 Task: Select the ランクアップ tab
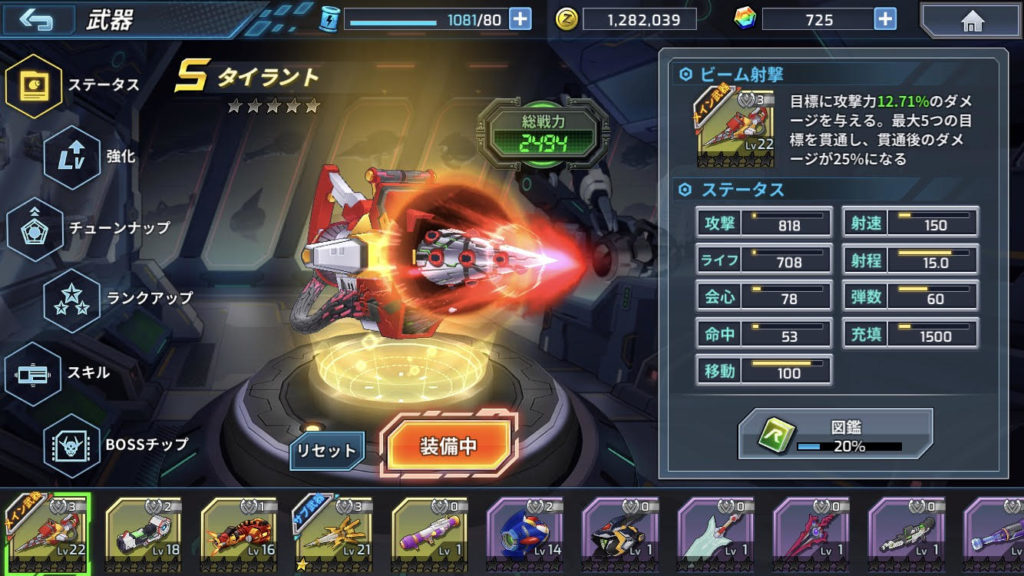(72, 299)
